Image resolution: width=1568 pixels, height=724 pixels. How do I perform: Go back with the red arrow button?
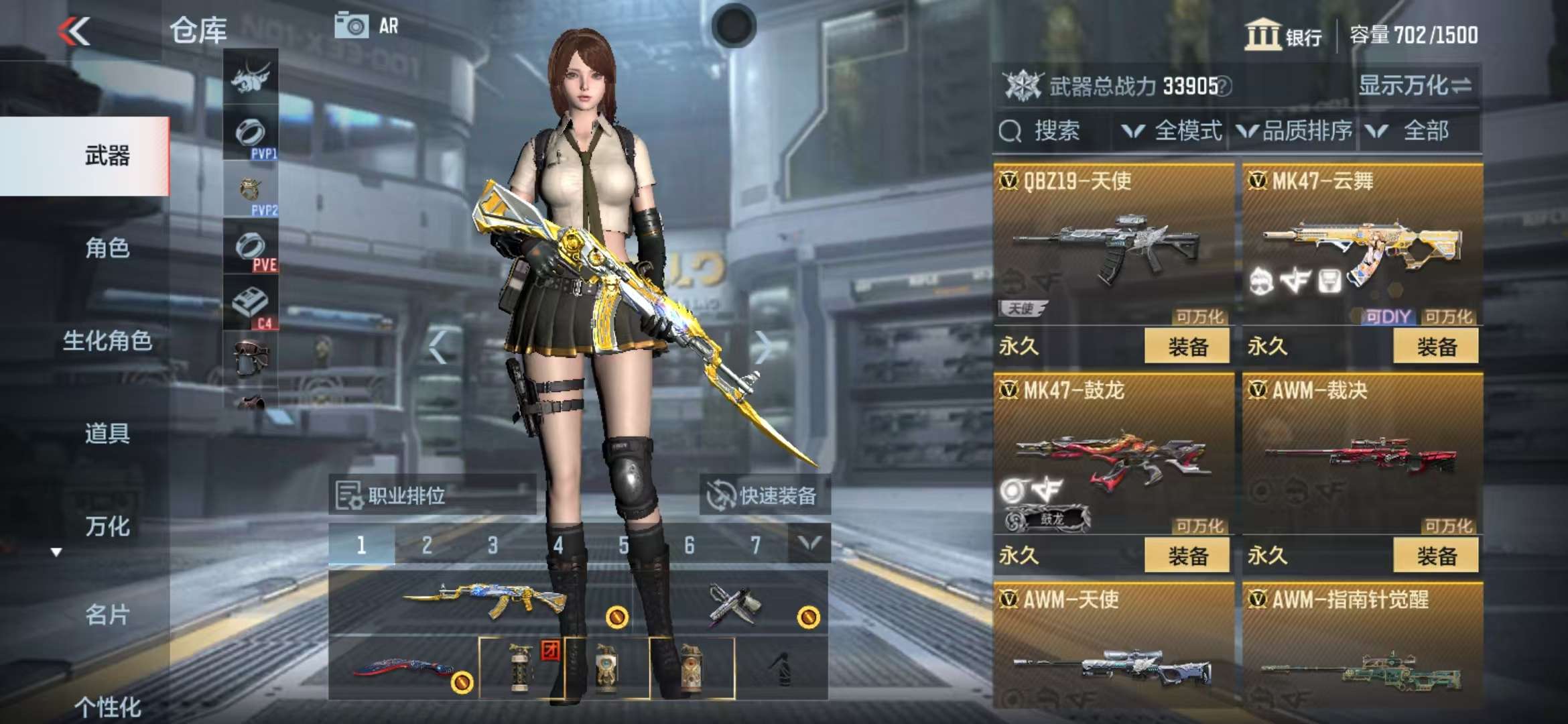click(x=74, y=32)
